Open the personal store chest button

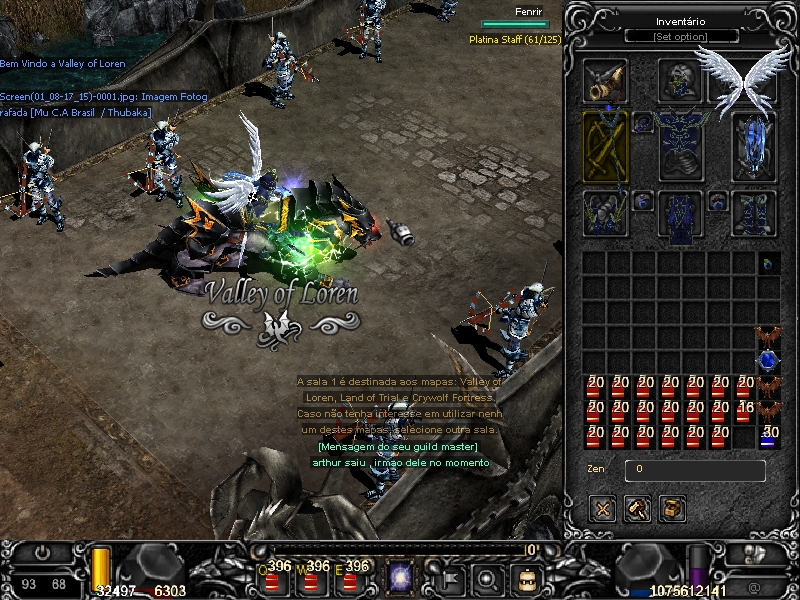coord(674,509)
